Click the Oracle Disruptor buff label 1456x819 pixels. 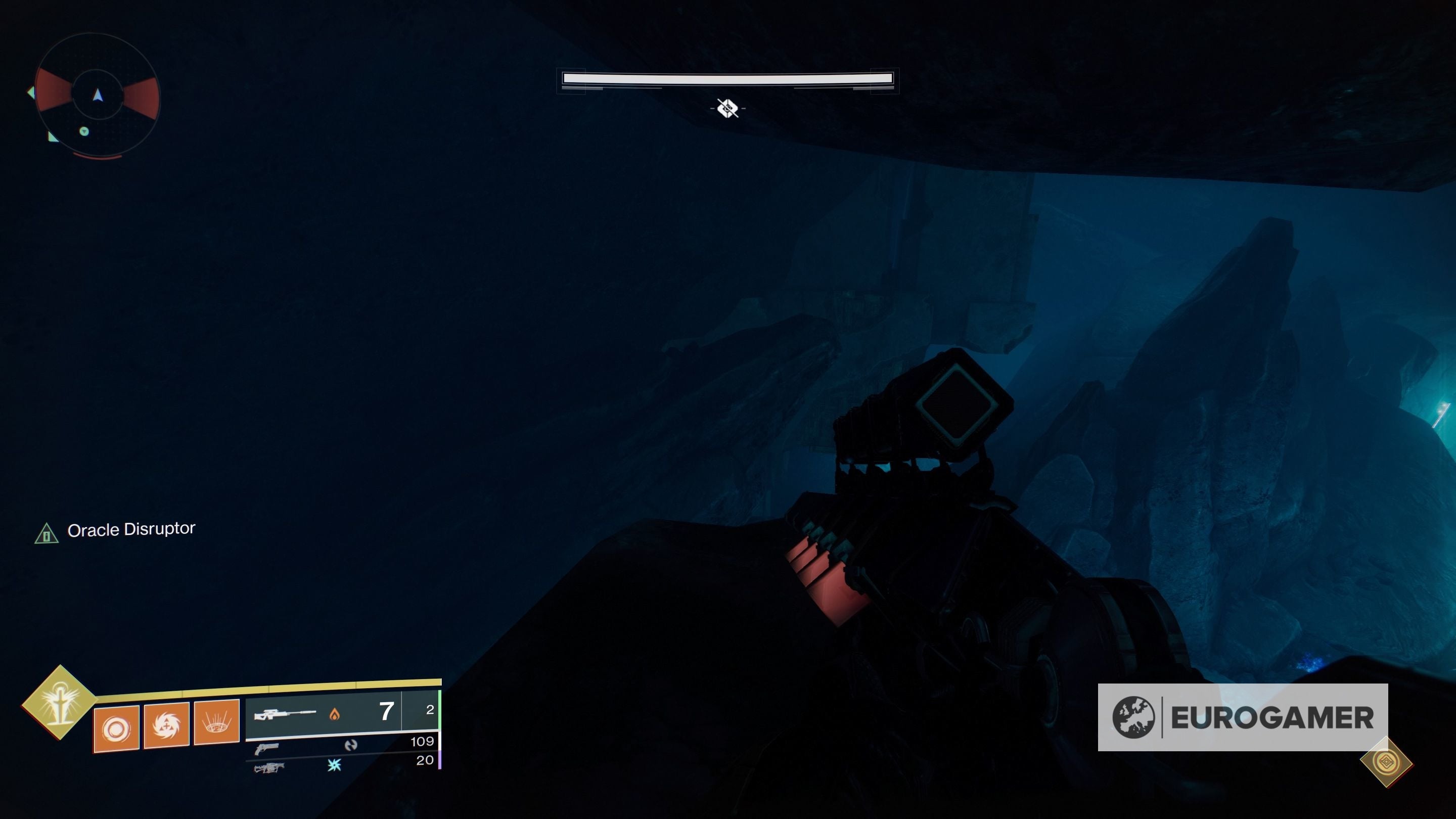pos(131,529)
